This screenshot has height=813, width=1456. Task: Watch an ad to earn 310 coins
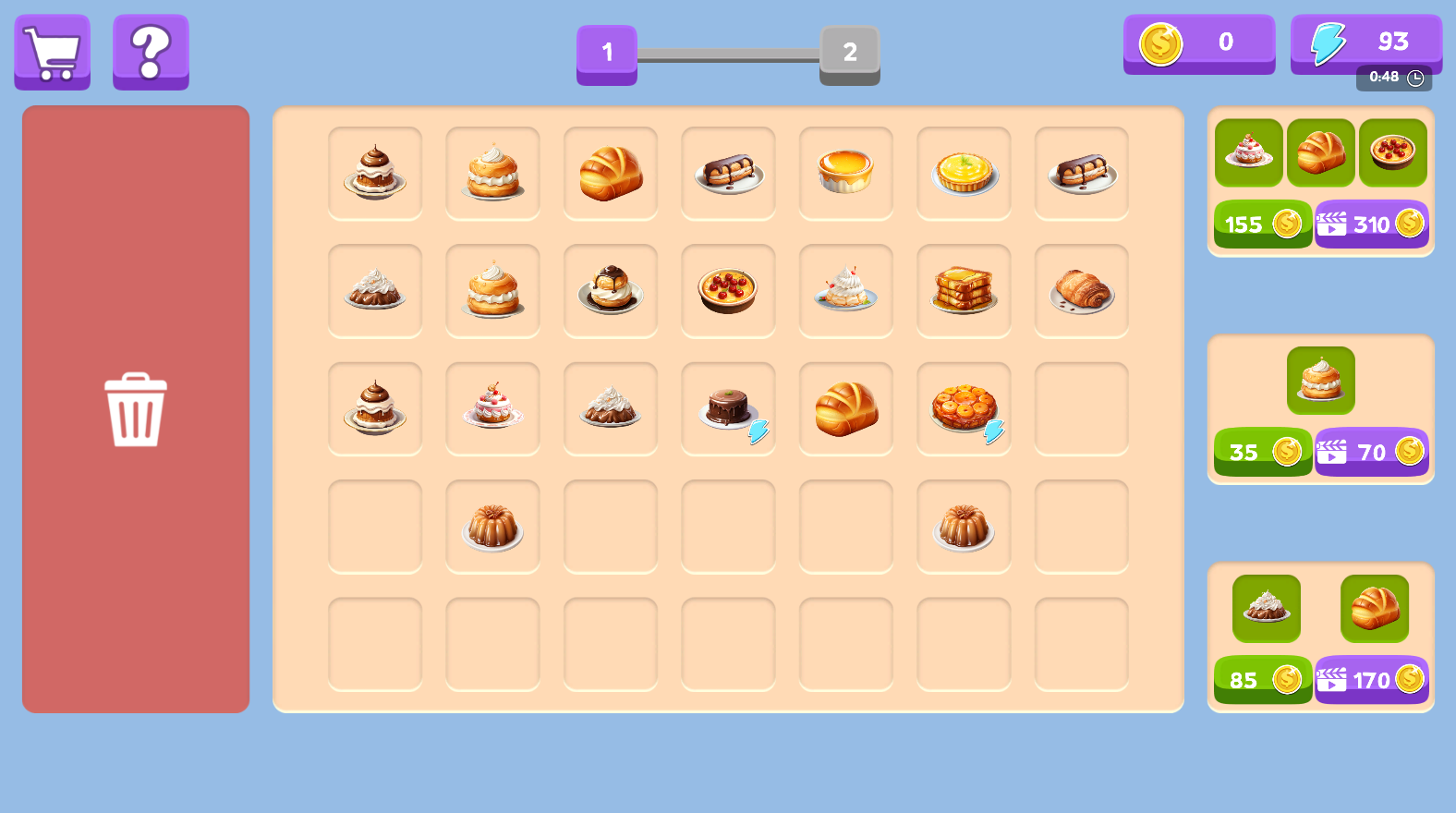click(x=1371, y=224)
